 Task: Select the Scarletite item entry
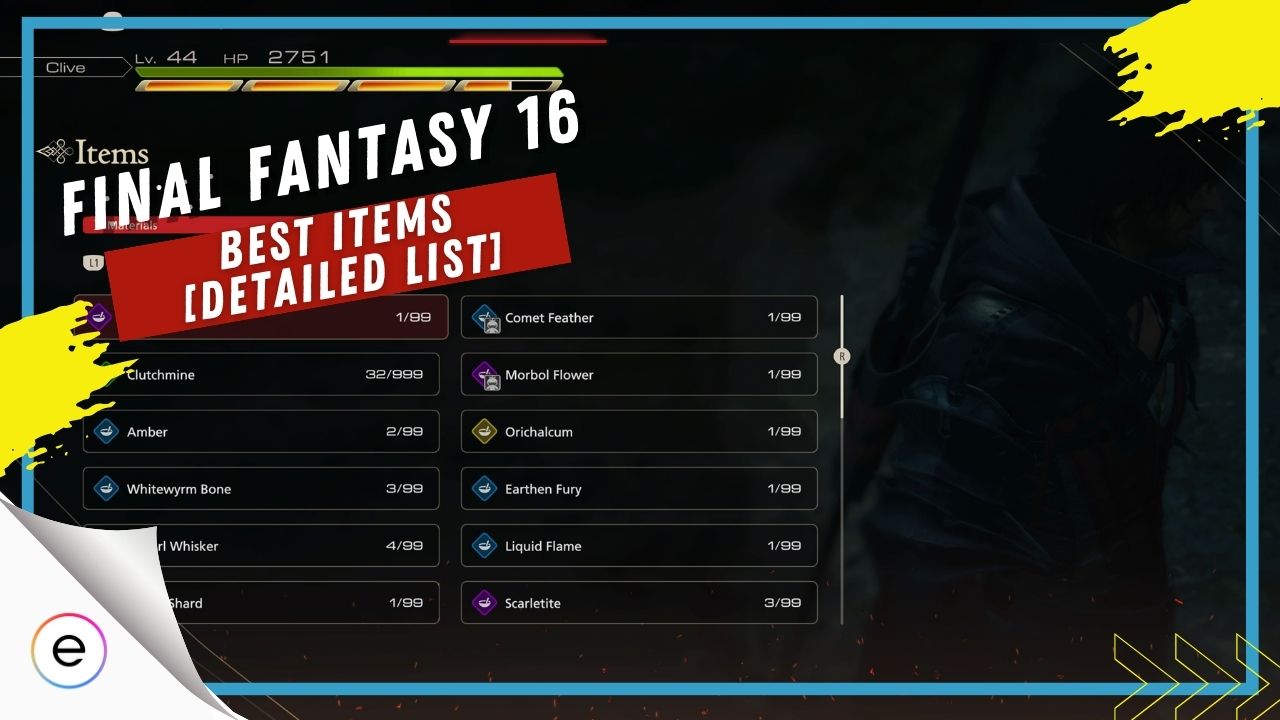[638, 602]
